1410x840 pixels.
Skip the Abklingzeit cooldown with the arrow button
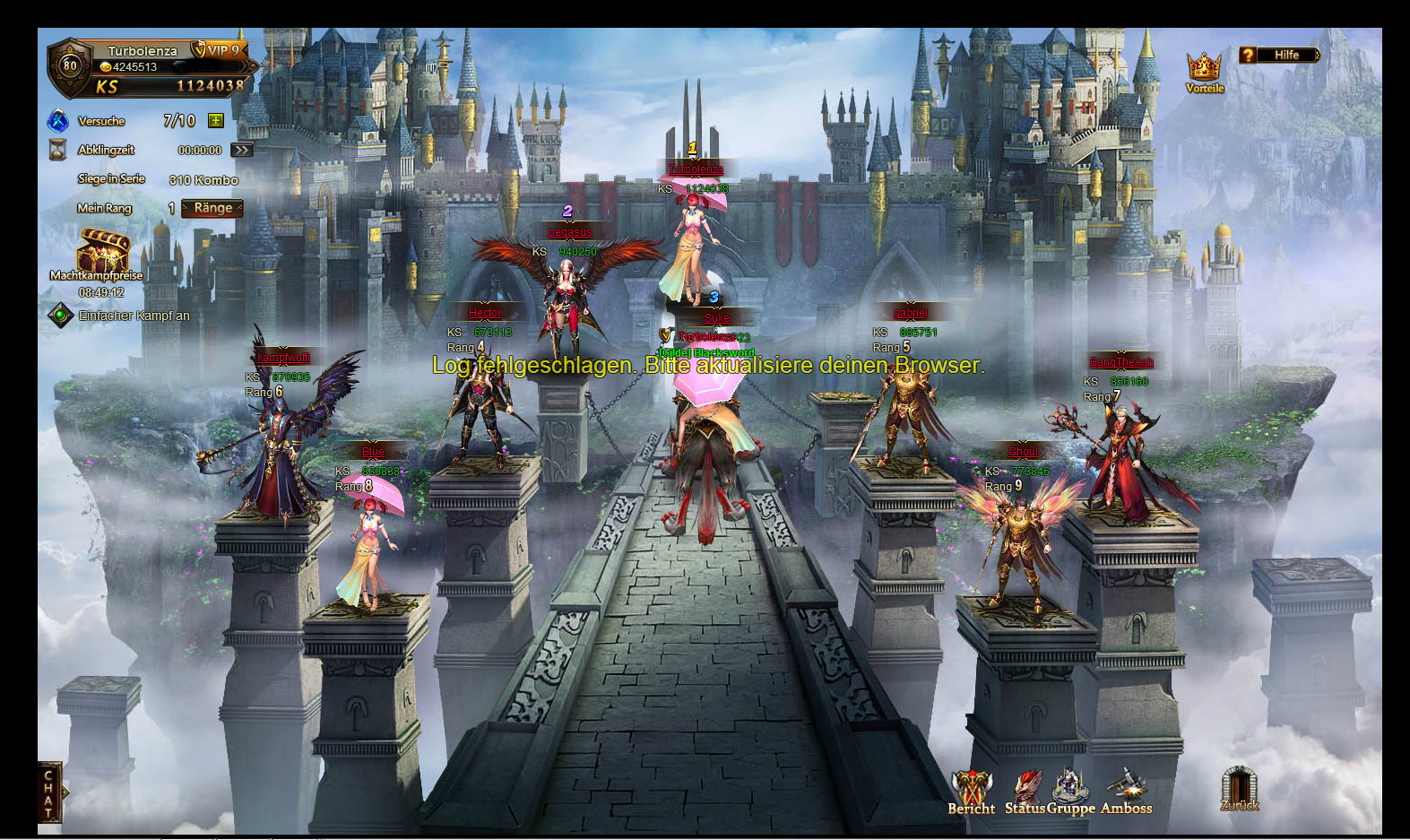coord(241,150)
